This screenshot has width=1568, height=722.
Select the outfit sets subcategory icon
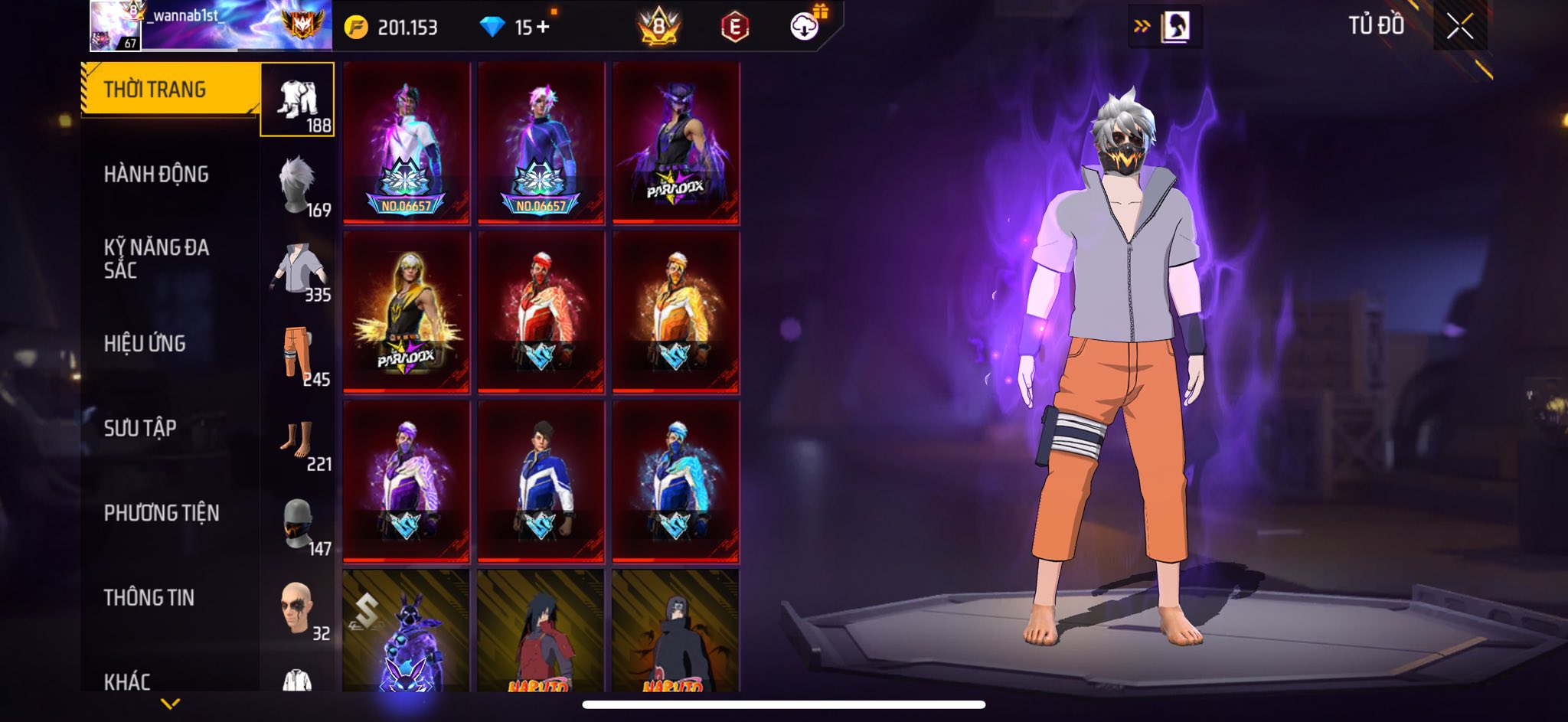tap(298, 100)
